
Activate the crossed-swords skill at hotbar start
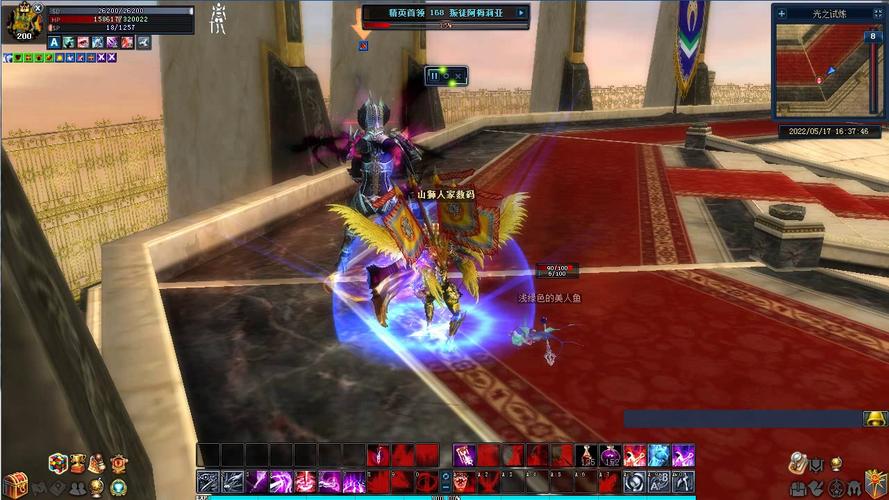[208, 482]
